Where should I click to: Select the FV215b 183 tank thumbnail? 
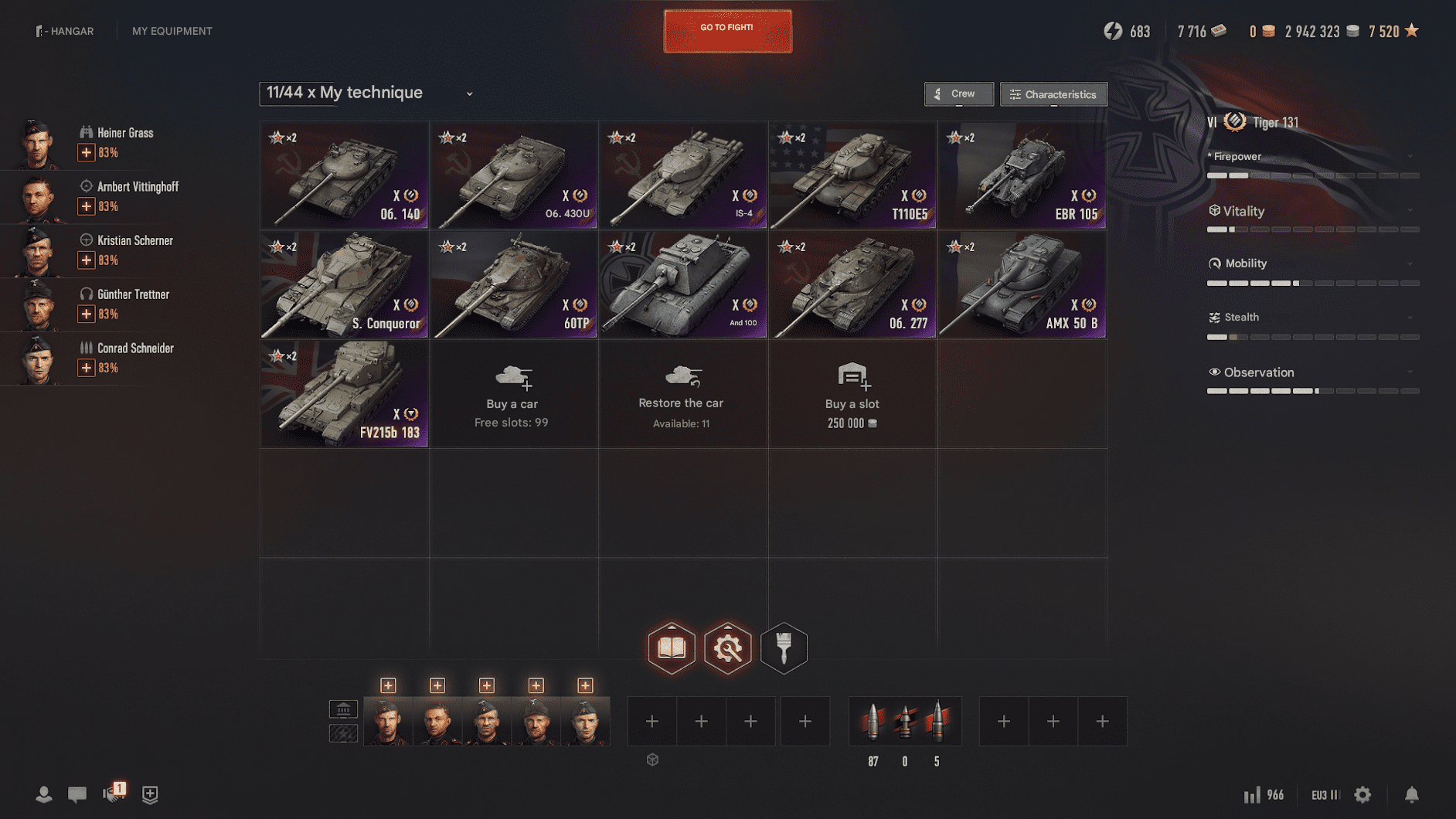[x=344, y=394]
